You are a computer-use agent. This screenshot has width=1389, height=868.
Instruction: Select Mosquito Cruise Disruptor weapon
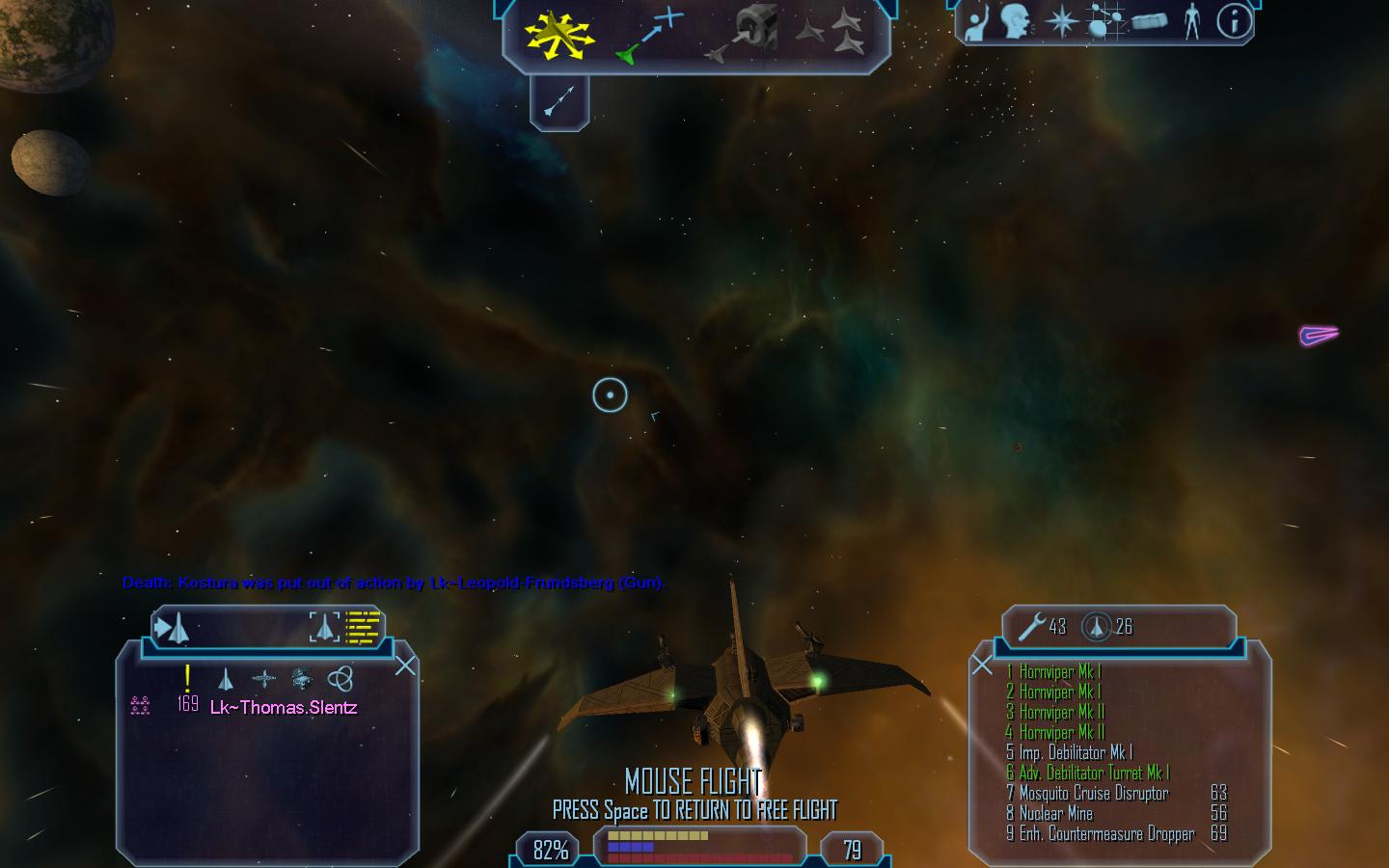pyautogui.click(x=1094, y=794)
